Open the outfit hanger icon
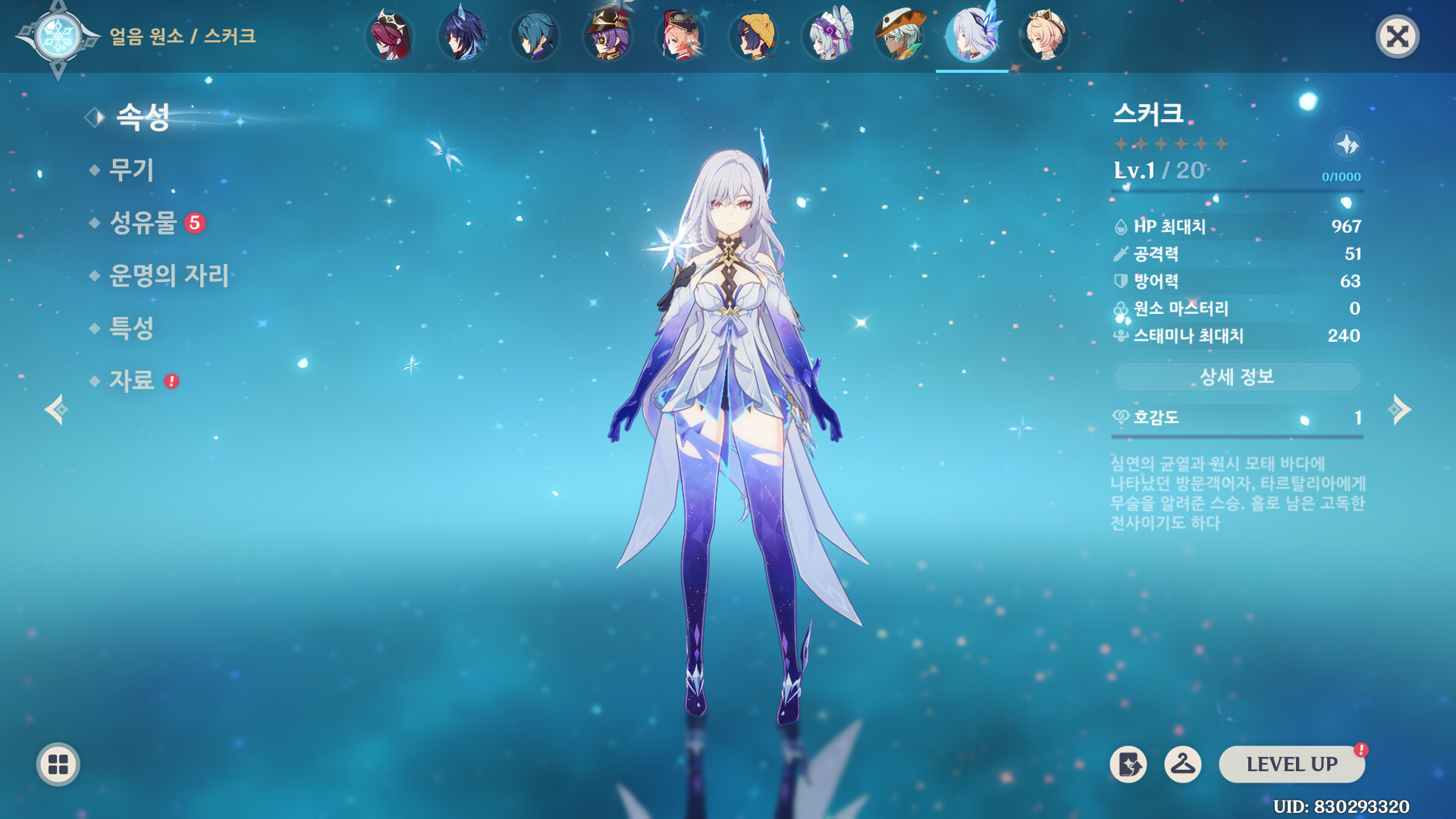1456x819 pixels. coord(1182,764)
